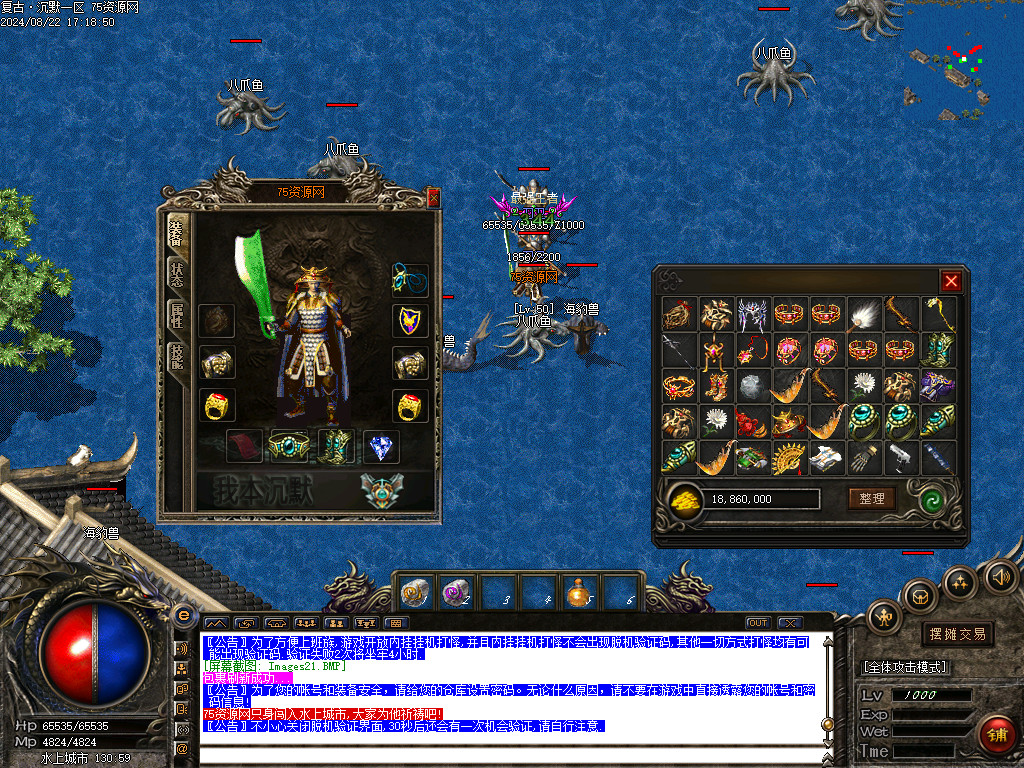
Task: Close the inventory bag window
Action: pos(951,281)
